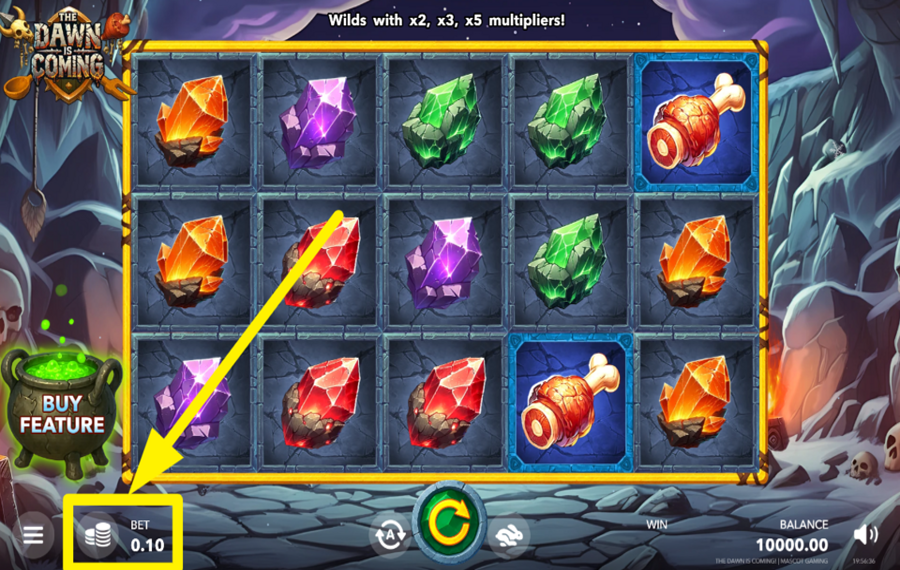Viewport: 900px width, 570px height.
Task: Open the bet coin-stack selector
Action: pyautogui.click(x=97, y=536)
